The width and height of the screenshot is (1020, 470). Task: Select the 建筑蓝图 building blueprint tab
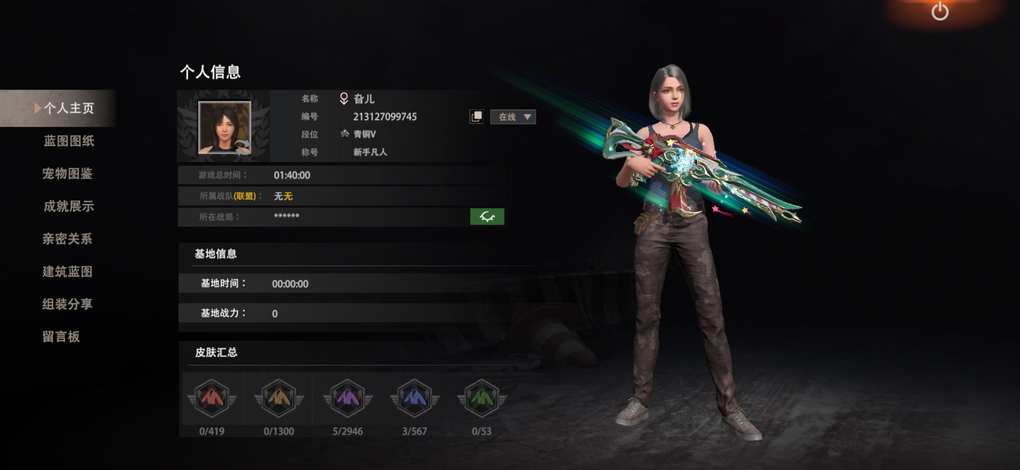click(x=68, y=271)
